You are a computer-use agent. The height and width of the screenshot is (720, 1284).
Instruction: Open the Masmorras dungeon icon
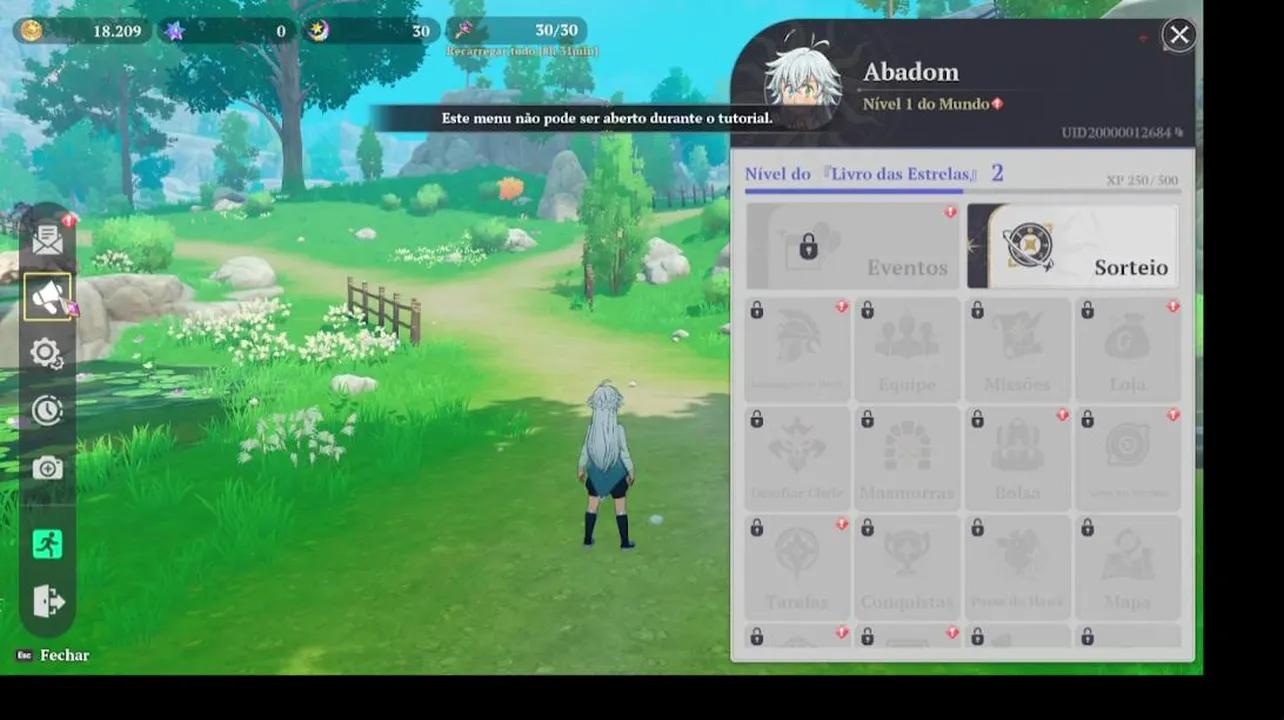907,455
